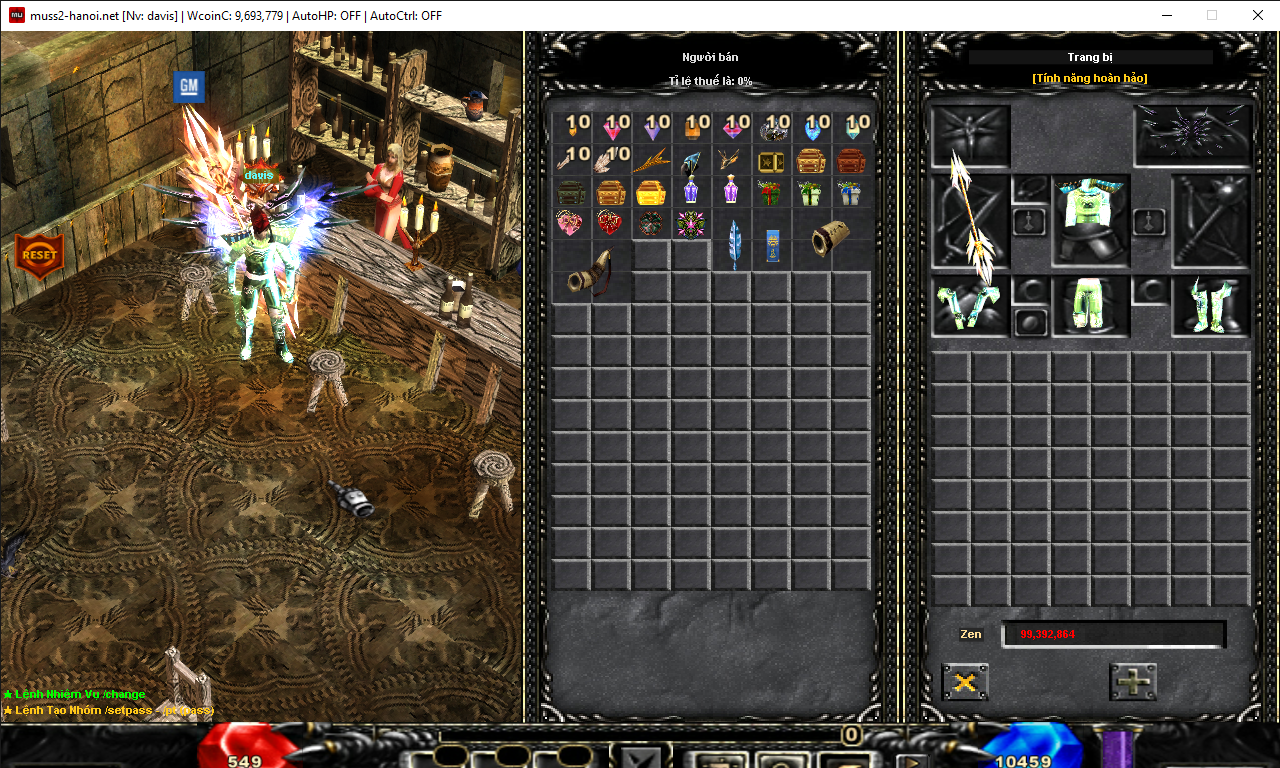Buy the bright yellow treasure chest

650,191
